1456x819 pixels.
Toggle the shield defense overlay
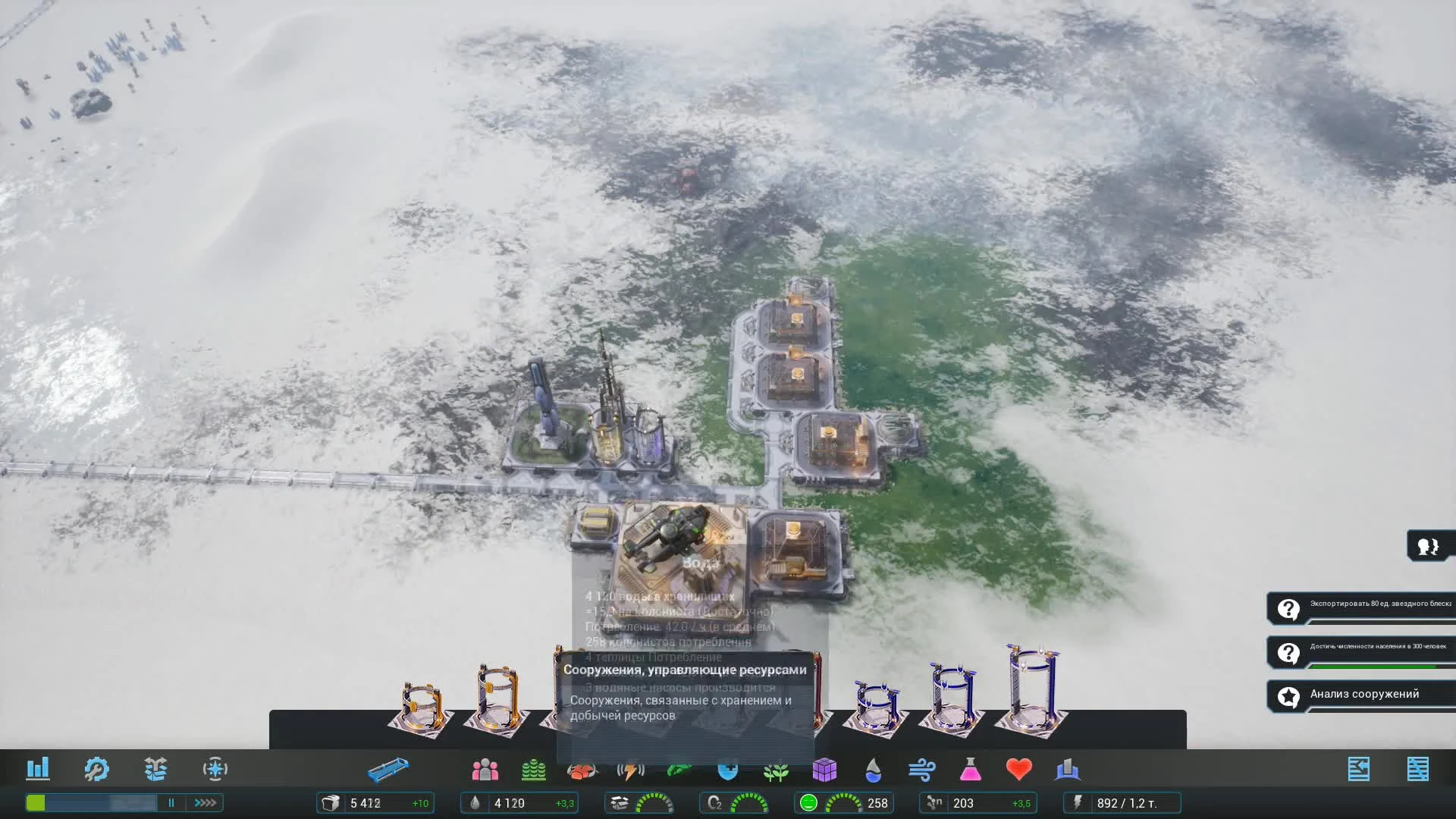(x=726, y=769)
